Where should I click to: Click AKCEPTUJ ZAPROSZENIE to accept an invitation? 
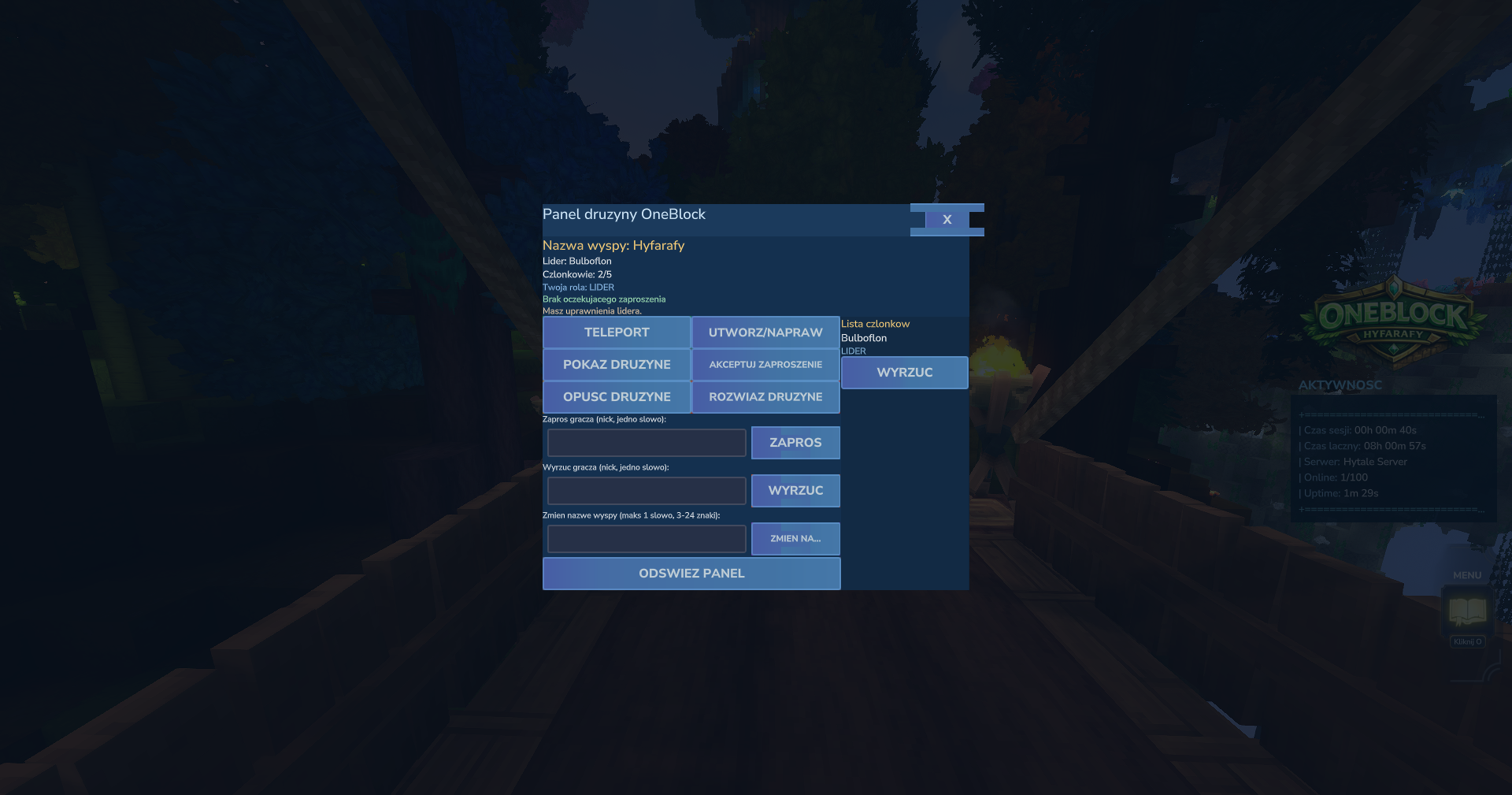tap(765, 364)
